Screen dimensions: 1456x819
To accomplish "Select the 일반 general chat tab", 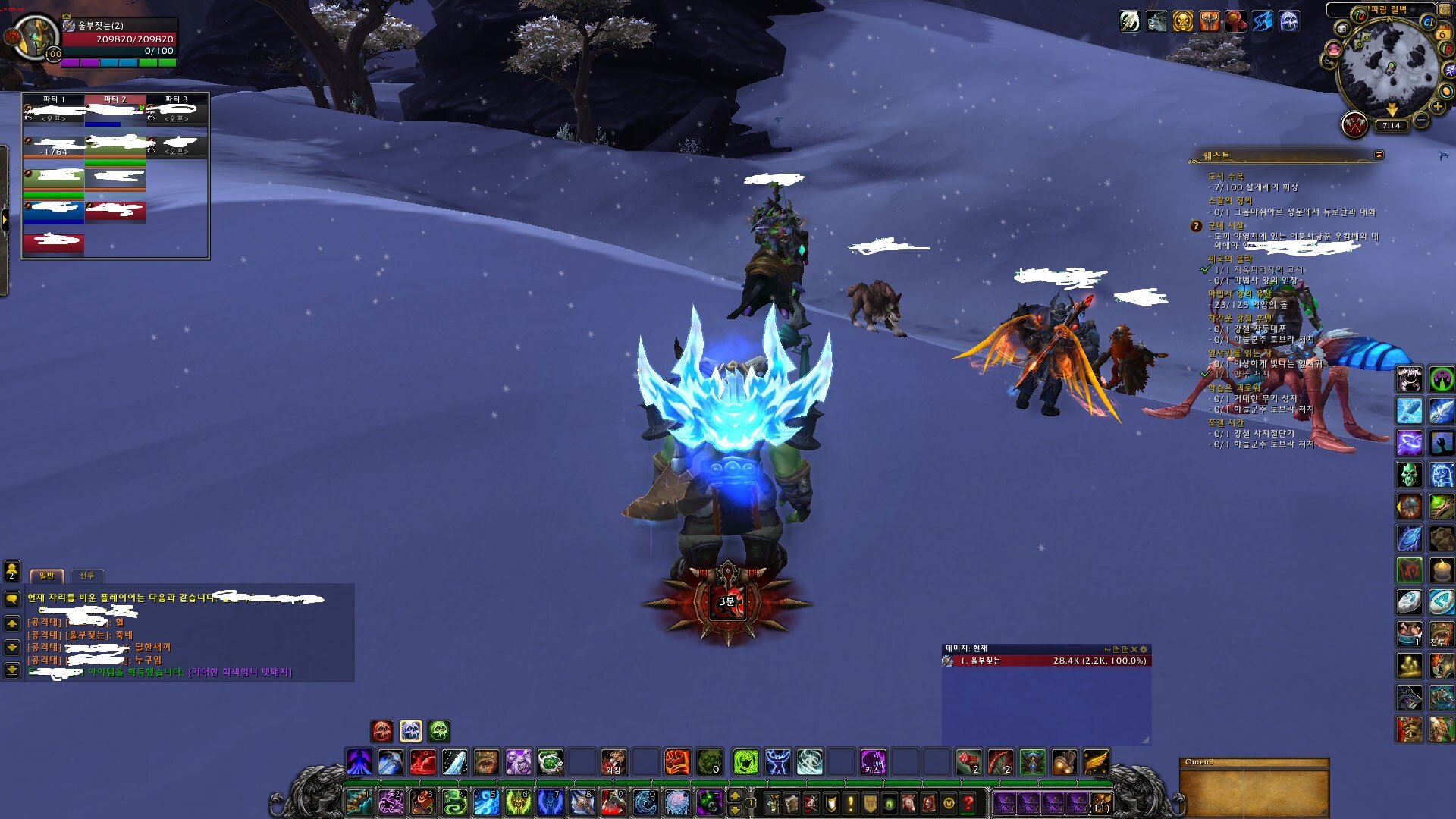I will tap(46, 576).
